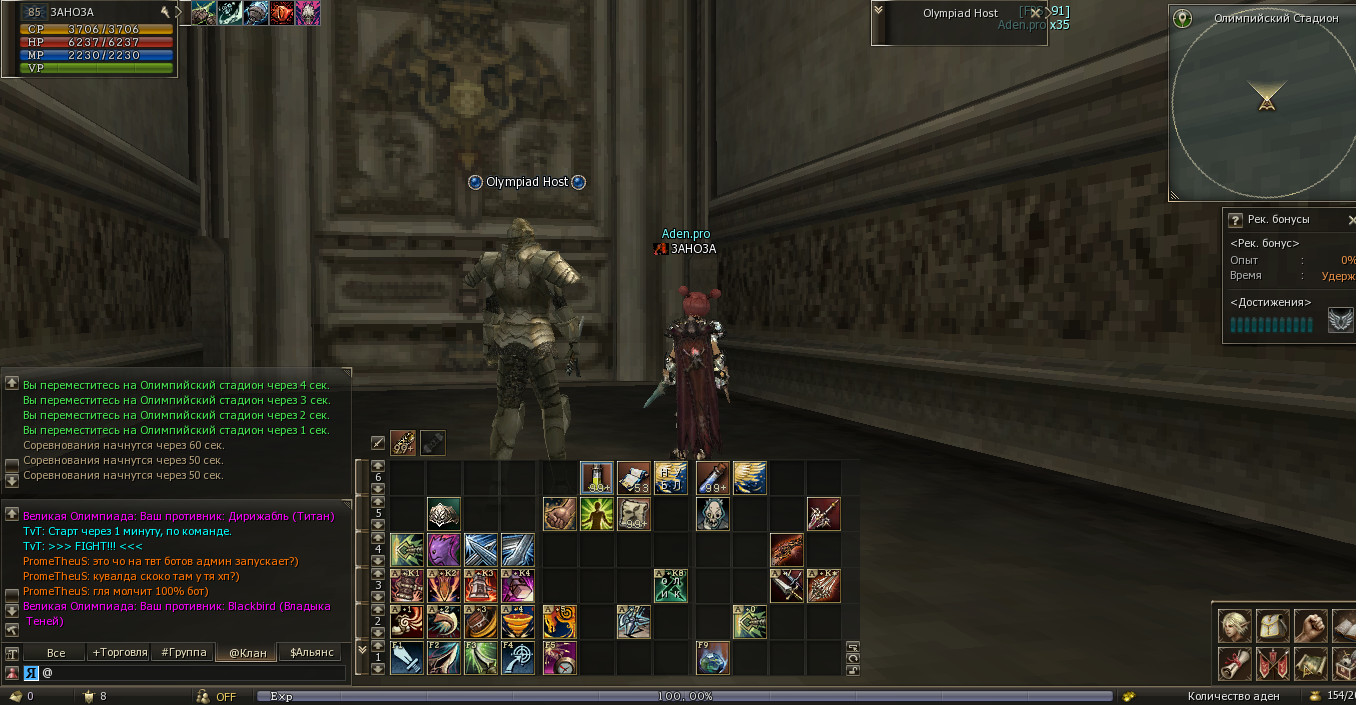The image size is (1368, 705).
Task: Switch chat to the @Клан tab
Action: point(247,652)
